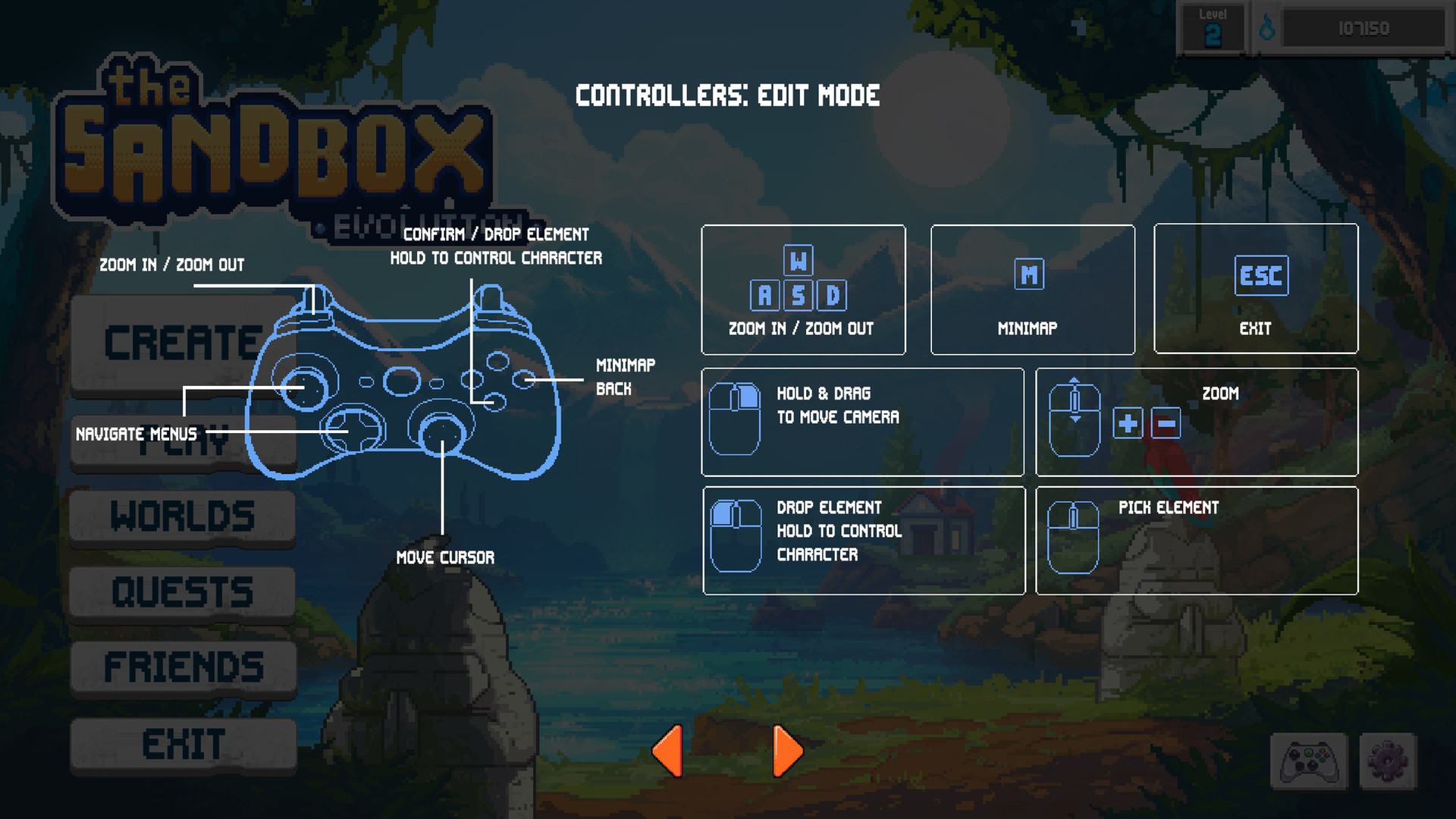Select the CREATE menu option

click(182, 343)
